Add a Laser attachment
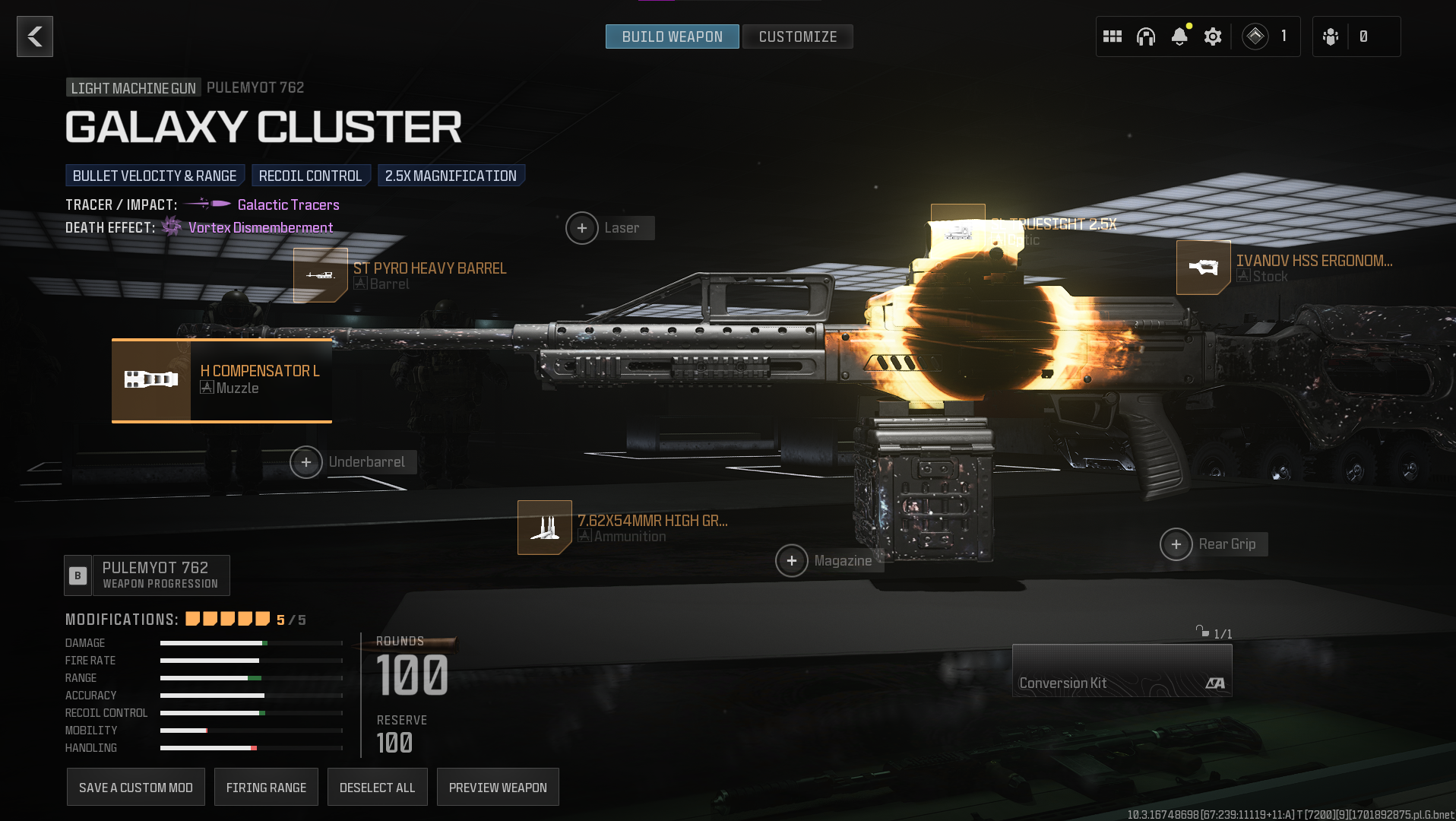This screenshot has width=1456, height=821. (x=582, y=228)
